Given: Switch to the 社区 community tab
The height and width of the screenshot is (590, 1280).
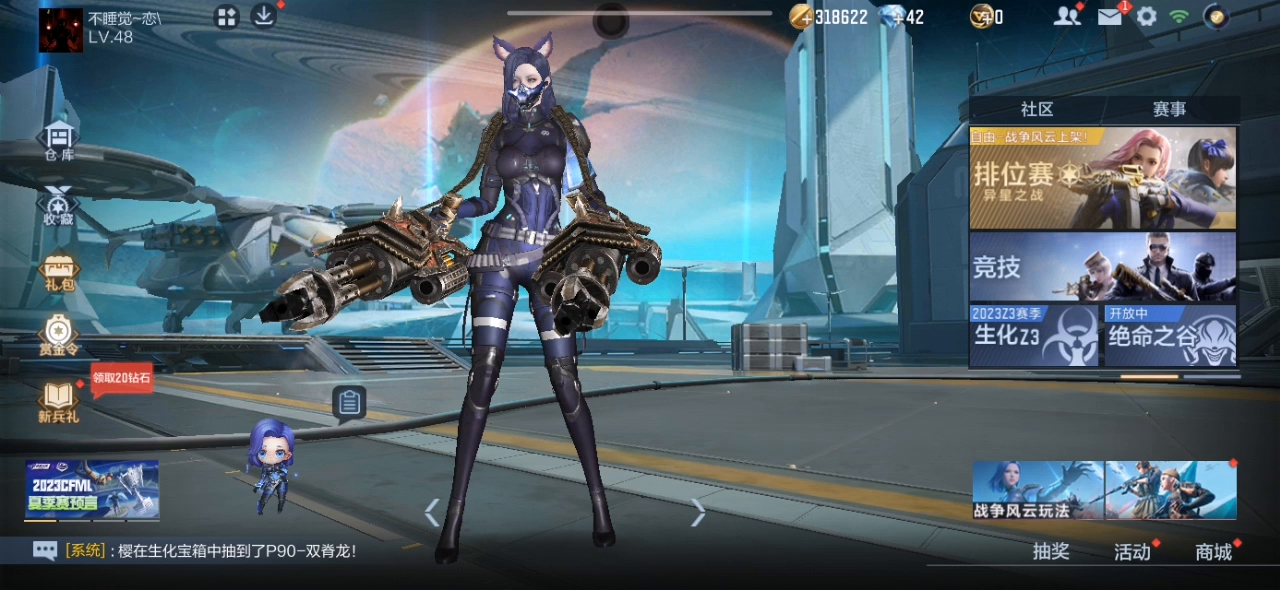Looking at the screenshot, I should click(1037, 109).
